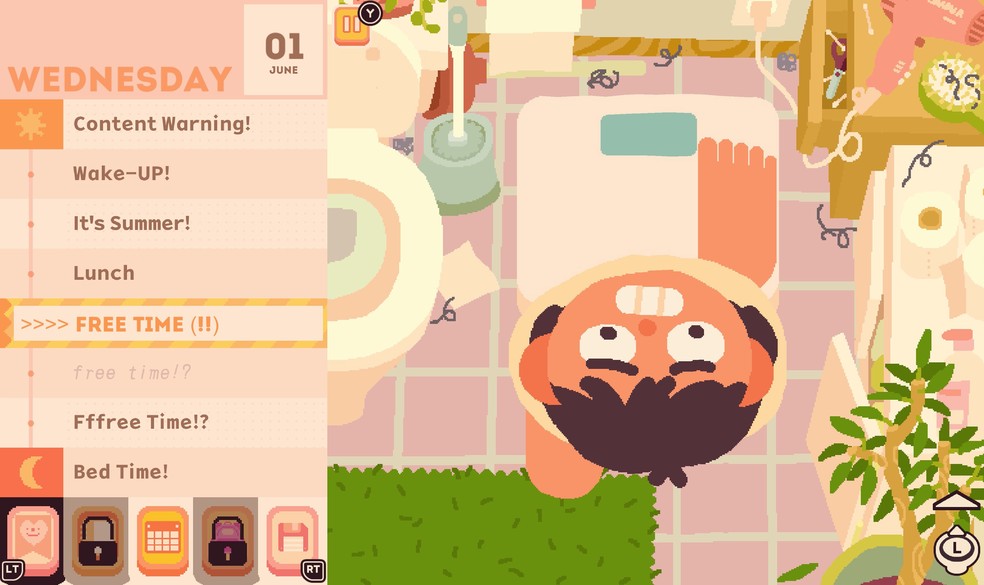Screen dimensions: 984x585
Task: Switch to the heart bookmark tab
Action: (x=33, y=540)
